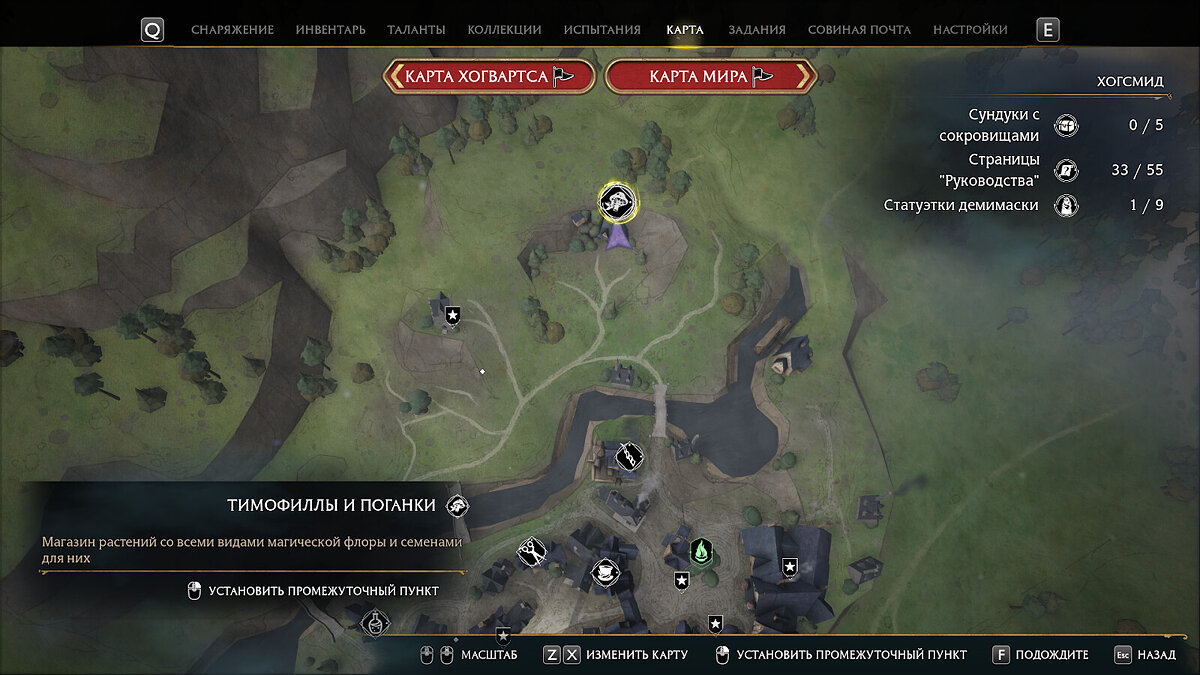Open the Снаряжение (gear) tab
Image resolution: width=1200 pixels, height=675 pixels.
[x=232, y=30]
